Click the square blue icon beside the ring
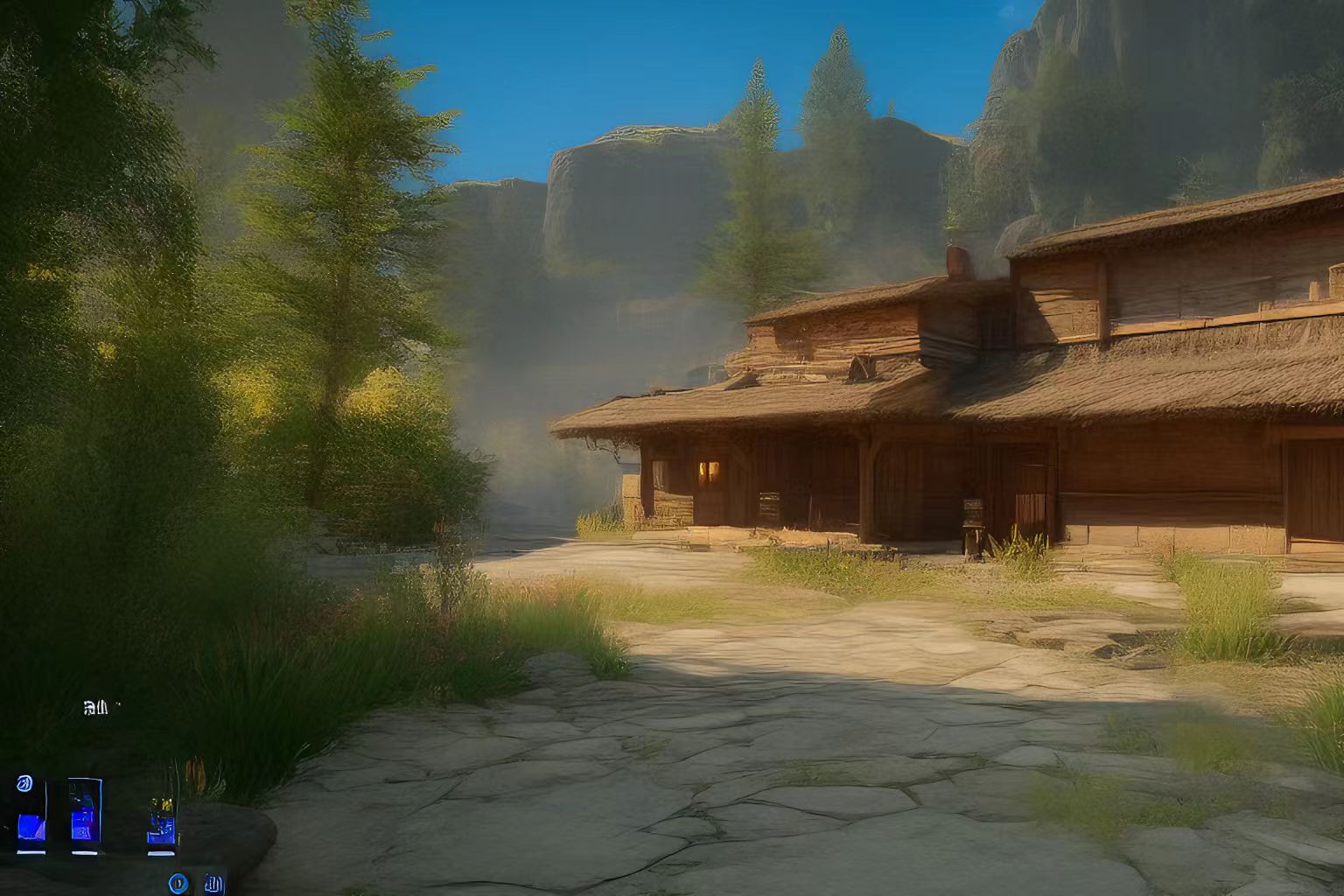Image resolution: width=1344 pixels, height=896 pixels. coord(213,883)
